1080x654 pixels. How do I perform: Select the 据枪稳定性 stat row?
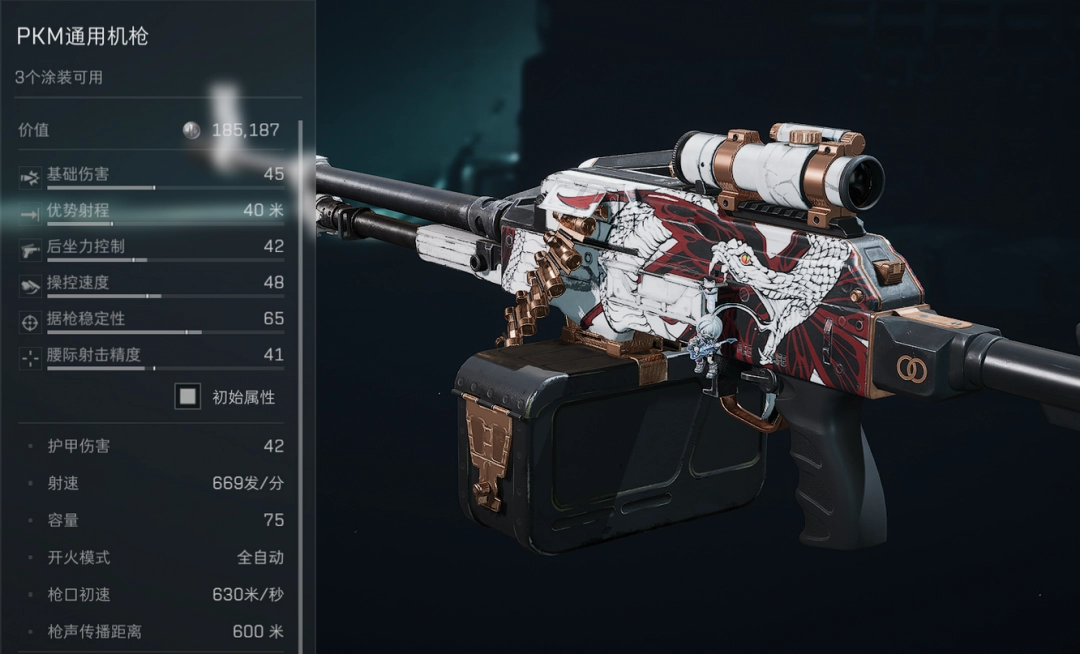(x=150, y=319)
